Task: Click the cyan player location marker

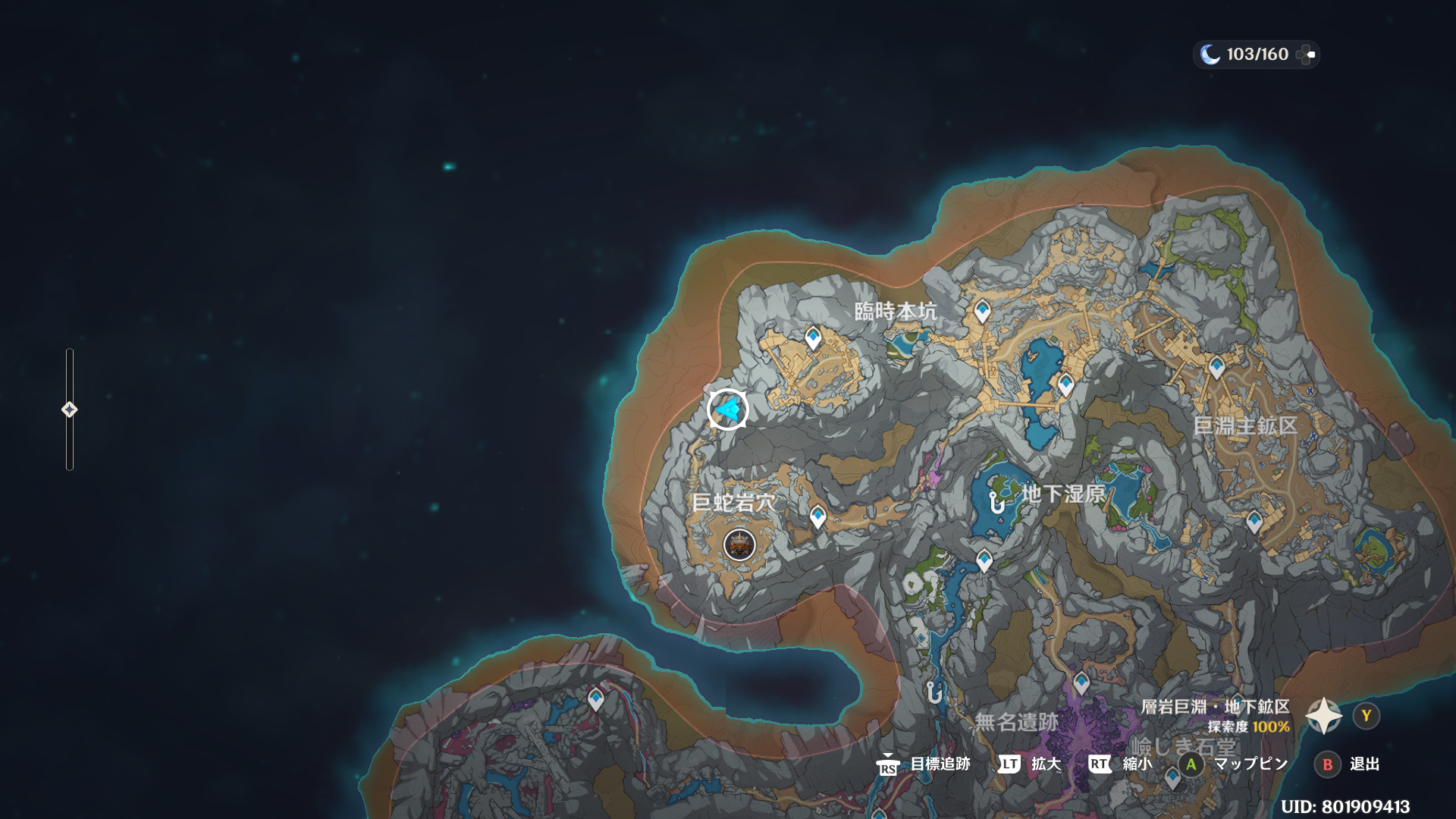Action: (728, 409)
